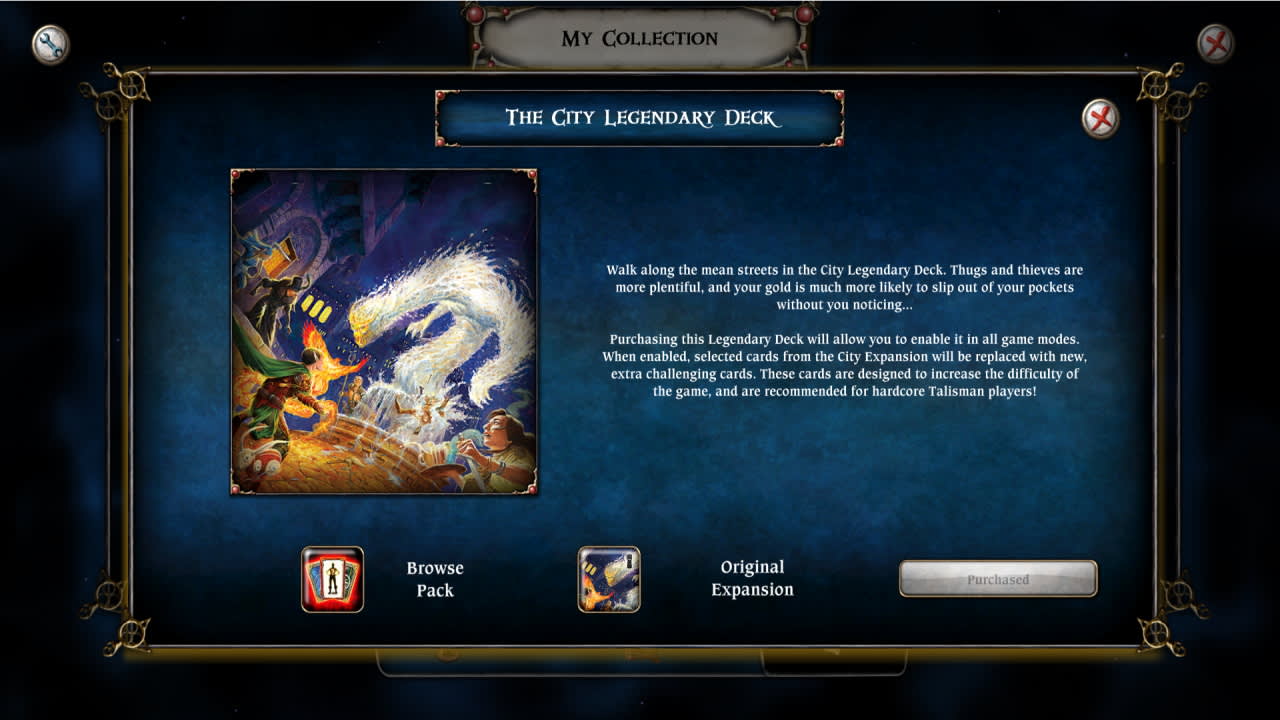Image resolution: width=1280 pixels, height=720 pixels.
Task: Click the red cross beside the deck title
Action: (x=1103, y=117)
